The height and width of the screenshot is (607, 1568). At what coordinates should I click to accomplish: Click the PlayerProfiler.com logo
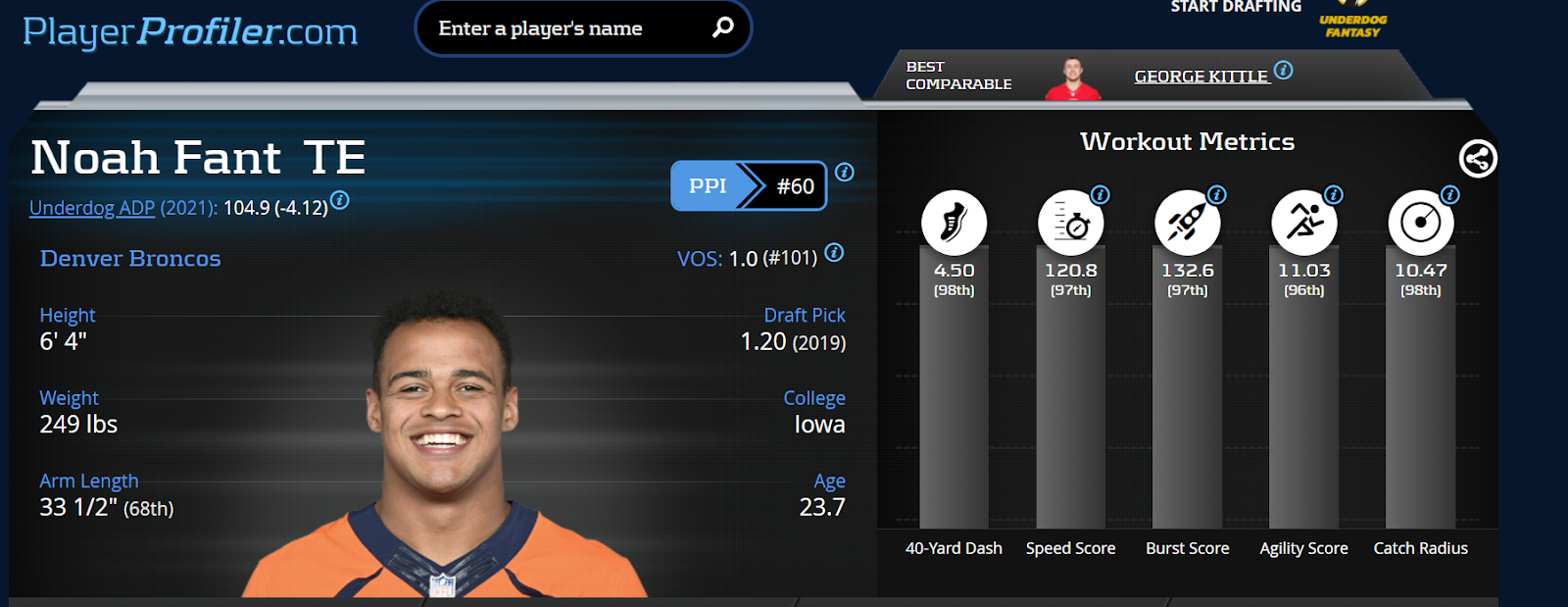(190, 31)
